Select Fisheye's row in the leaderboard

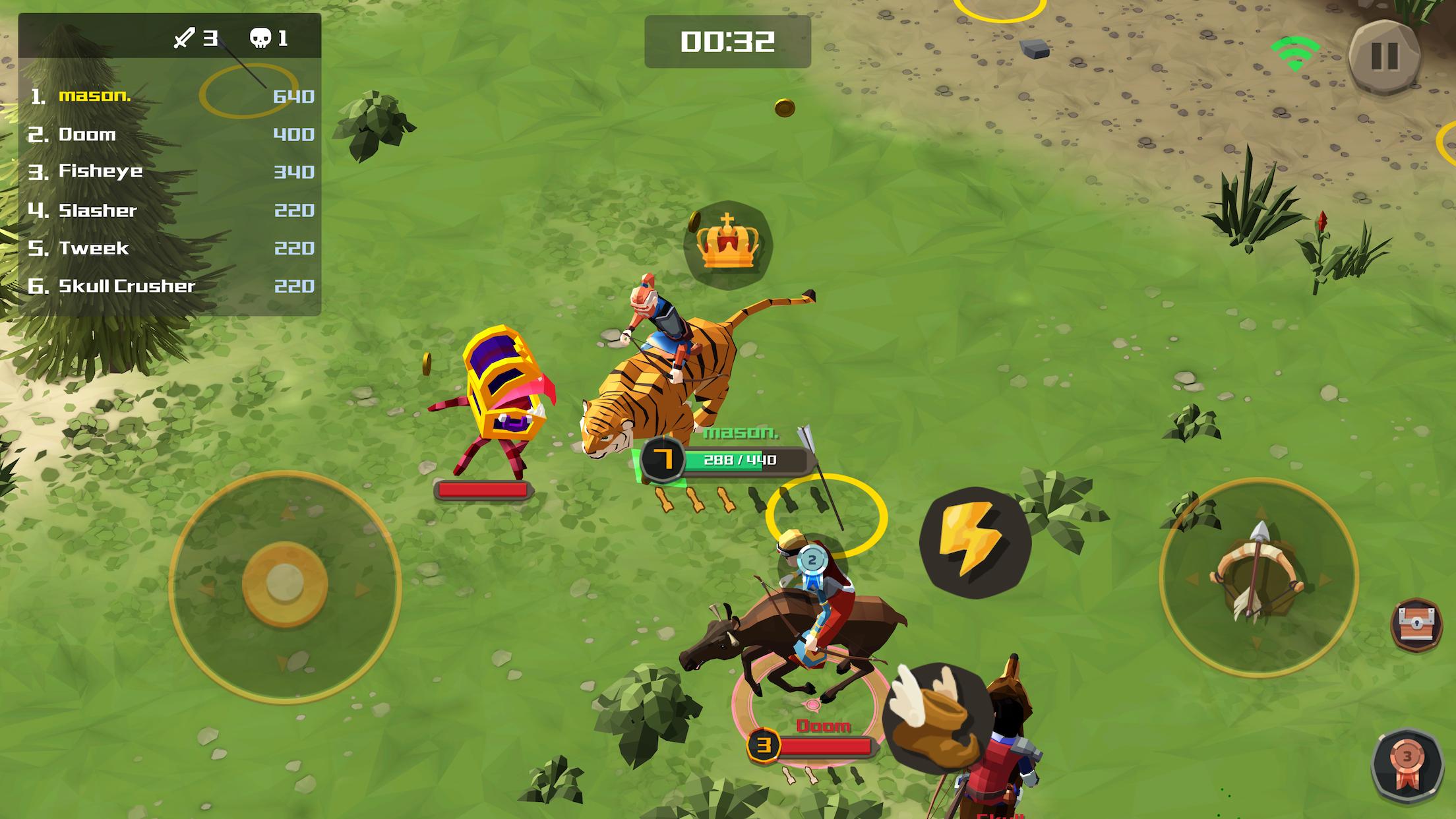click(170, 171)
